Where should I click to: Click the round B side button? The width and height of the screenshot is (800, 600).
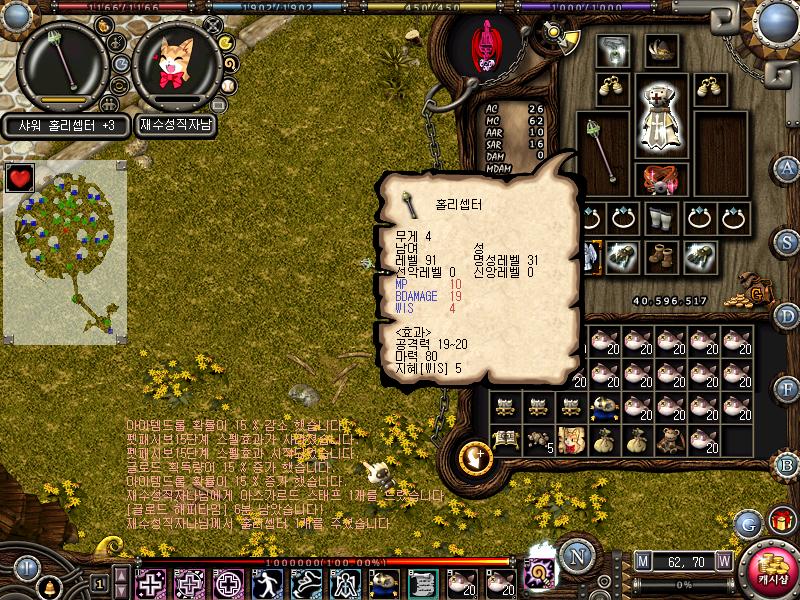pos(787,463)
